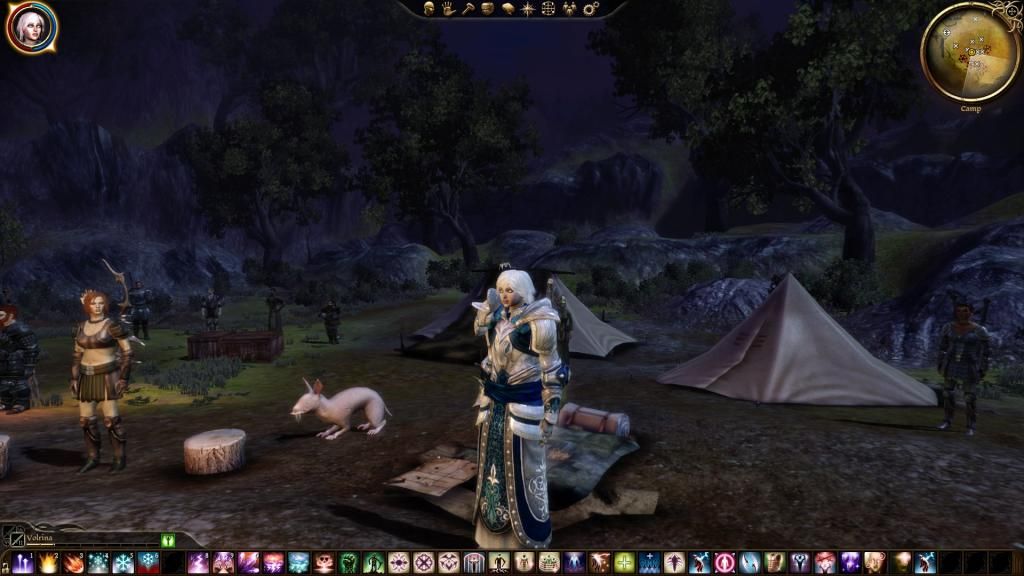
Task: Click the Camp minimap
Action: 969,51
